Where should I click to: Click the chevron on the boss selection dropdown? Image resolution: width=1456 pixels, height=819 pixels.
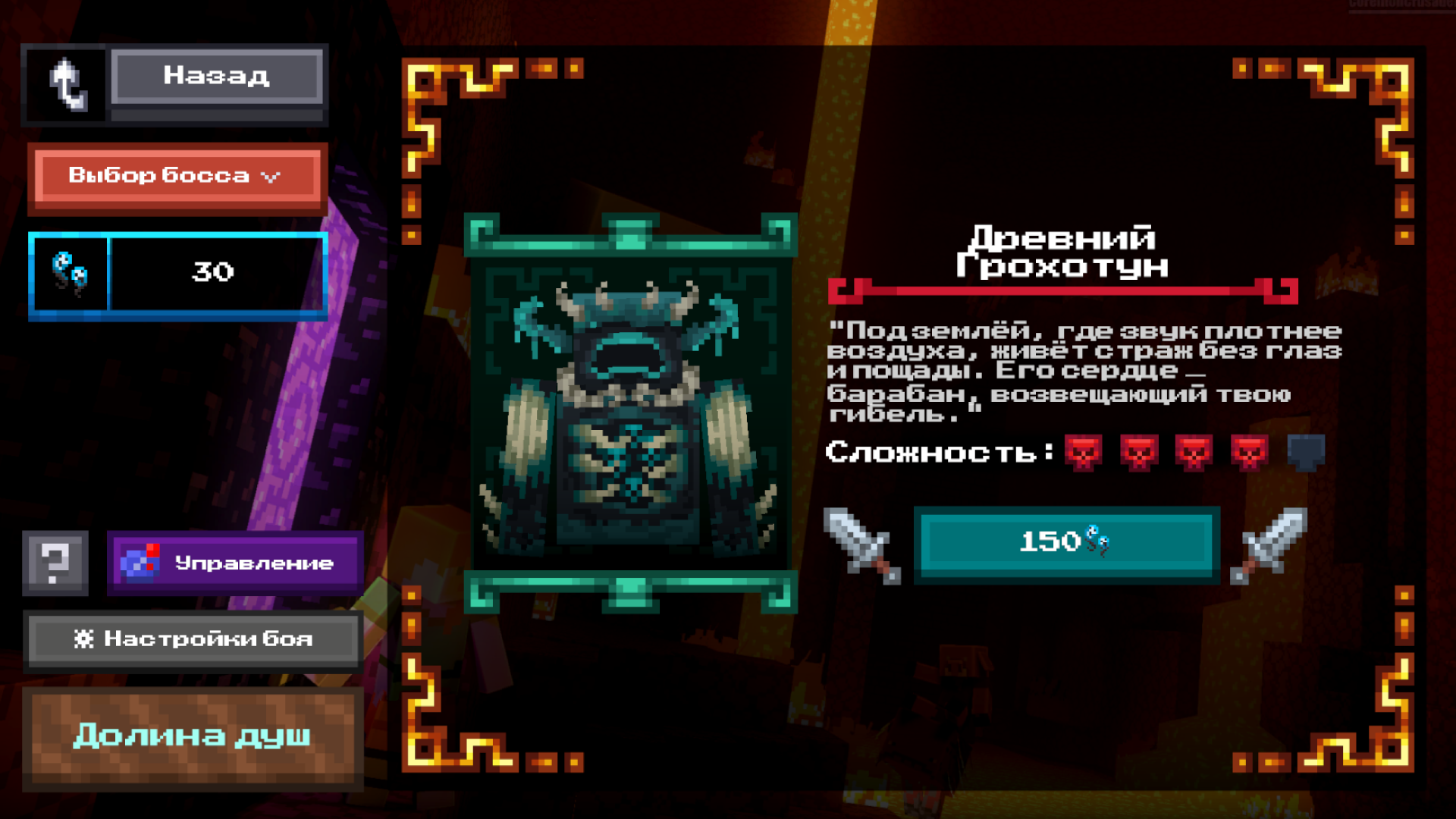271,176
